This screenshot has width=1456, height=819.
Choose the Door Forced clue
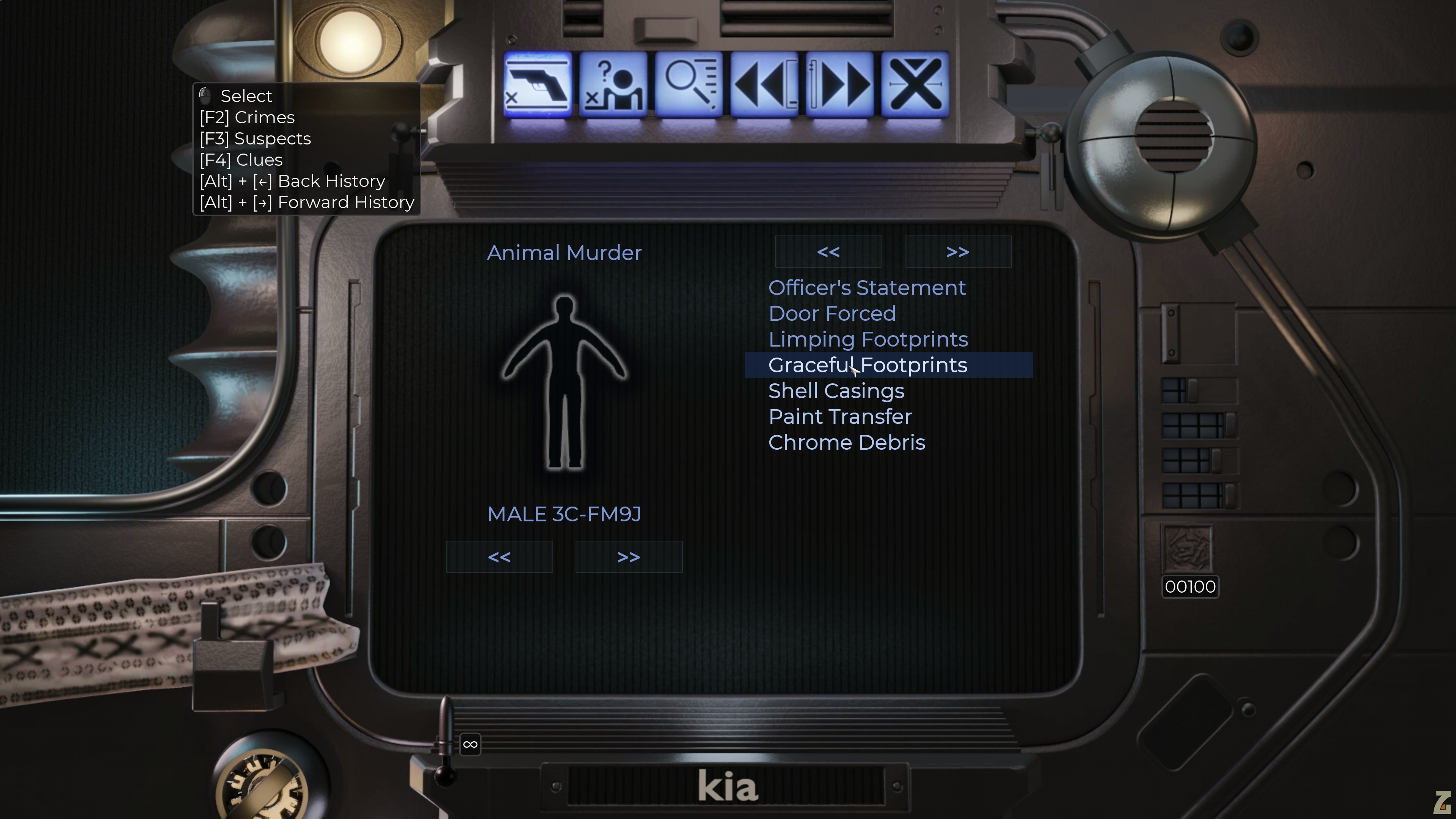click(x=832, y=314)
